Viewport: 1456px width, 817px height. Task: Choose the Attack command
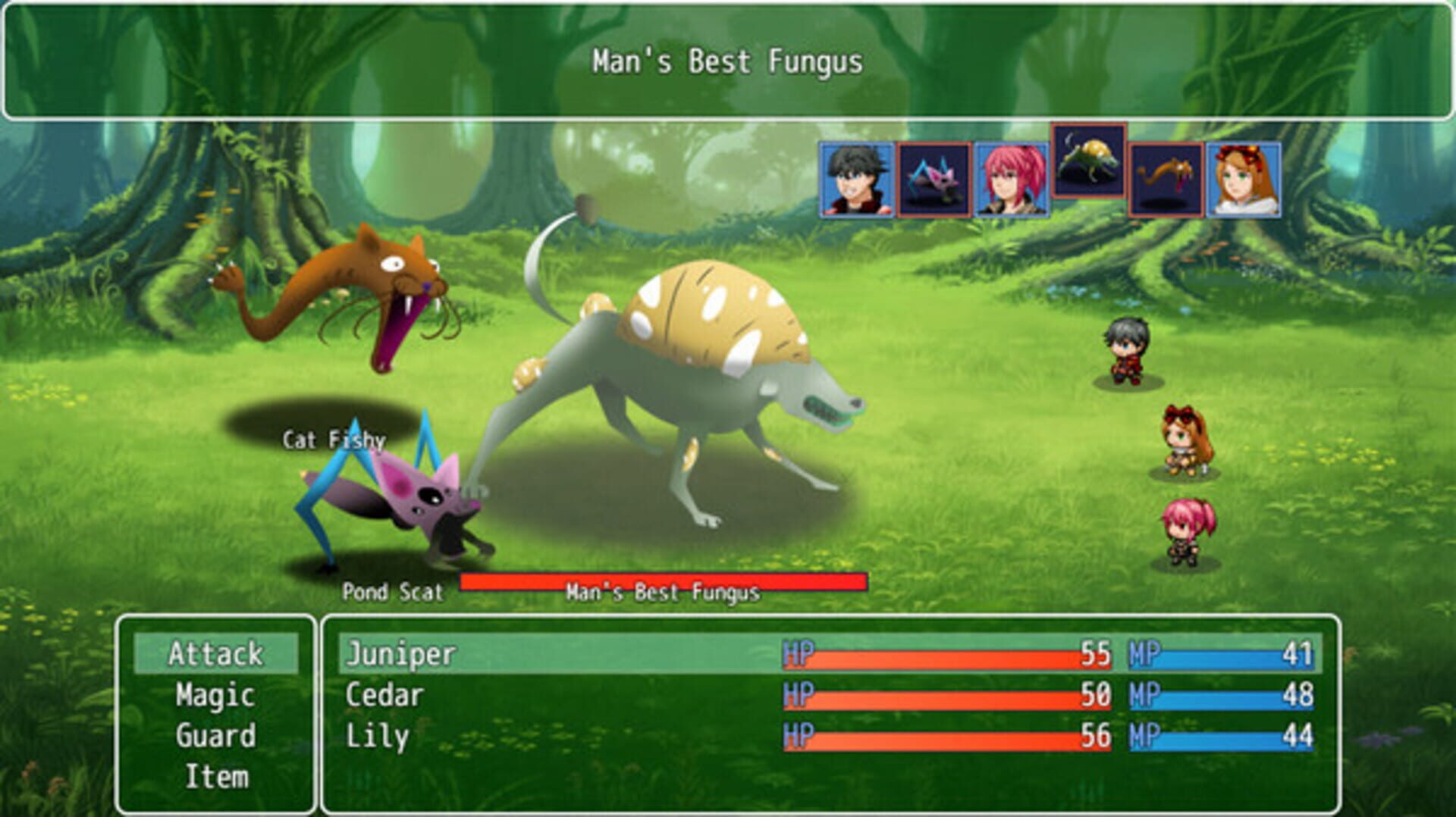(215, 654)
